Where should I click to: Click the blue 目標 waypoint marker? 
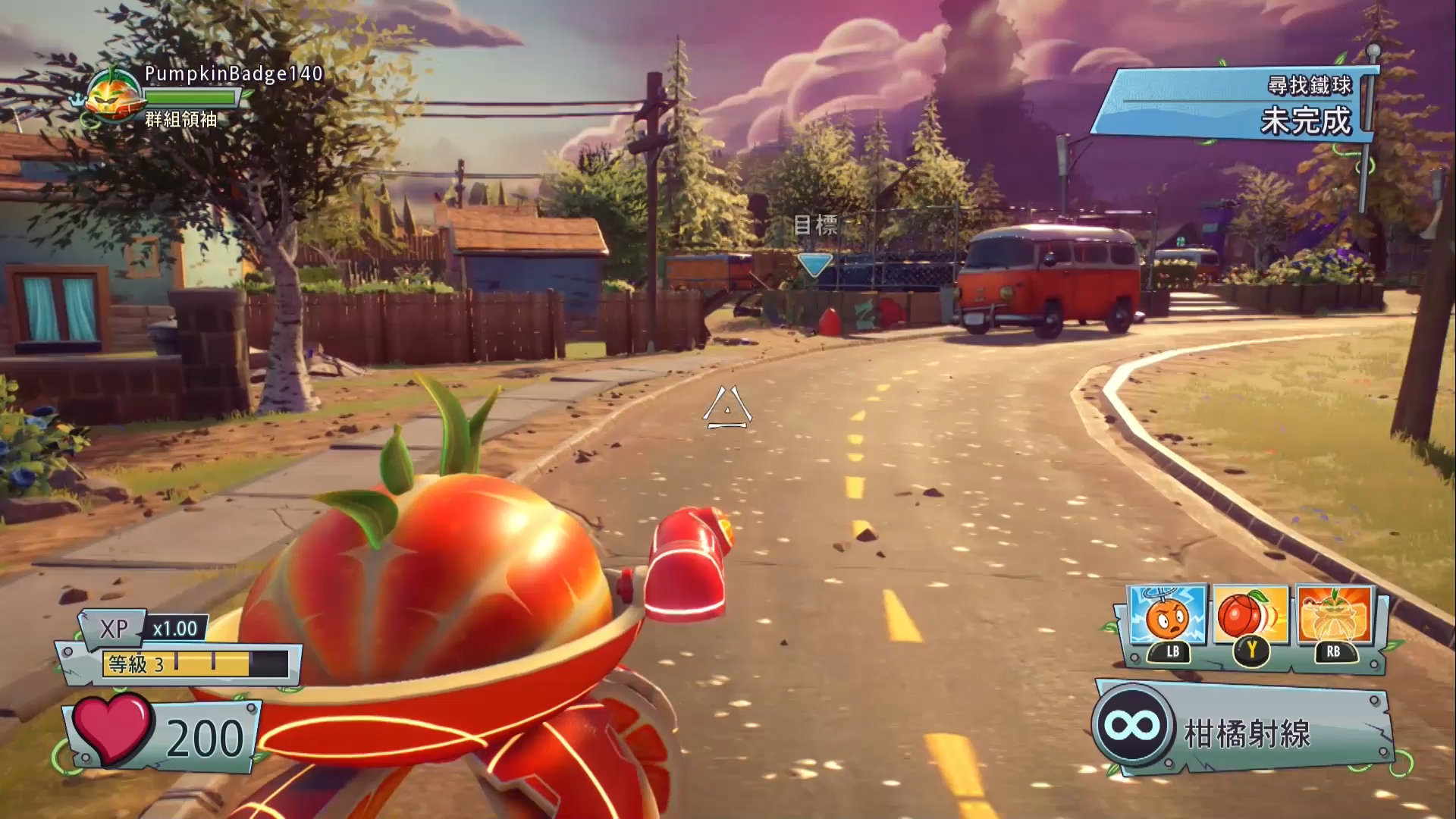coord(815,264)
